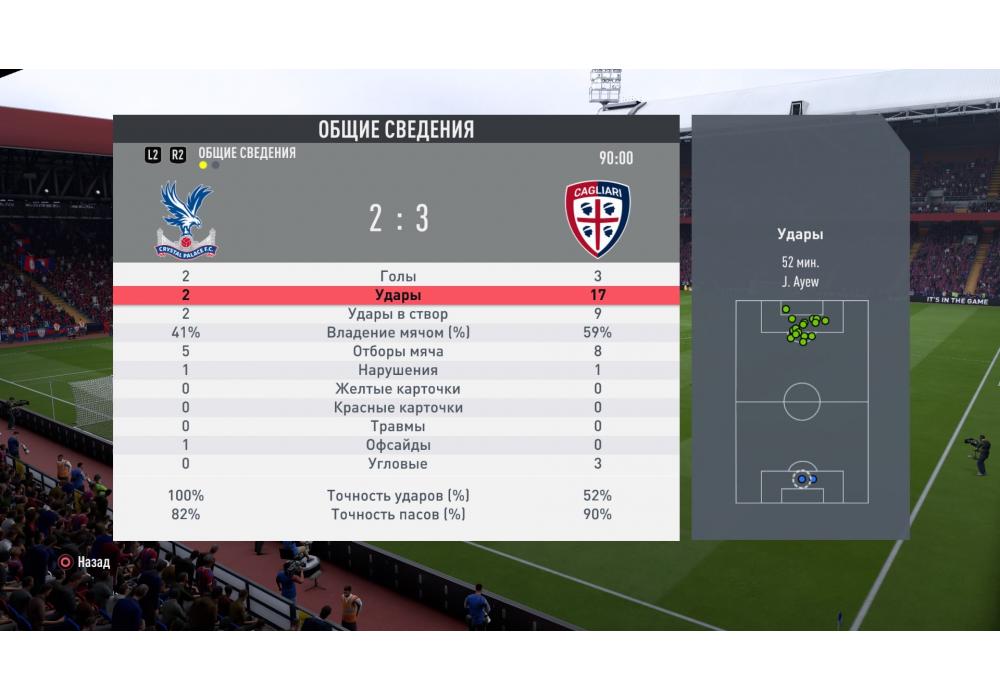
Task: Choose the Угловые row
Action: [x=398, y=464]
